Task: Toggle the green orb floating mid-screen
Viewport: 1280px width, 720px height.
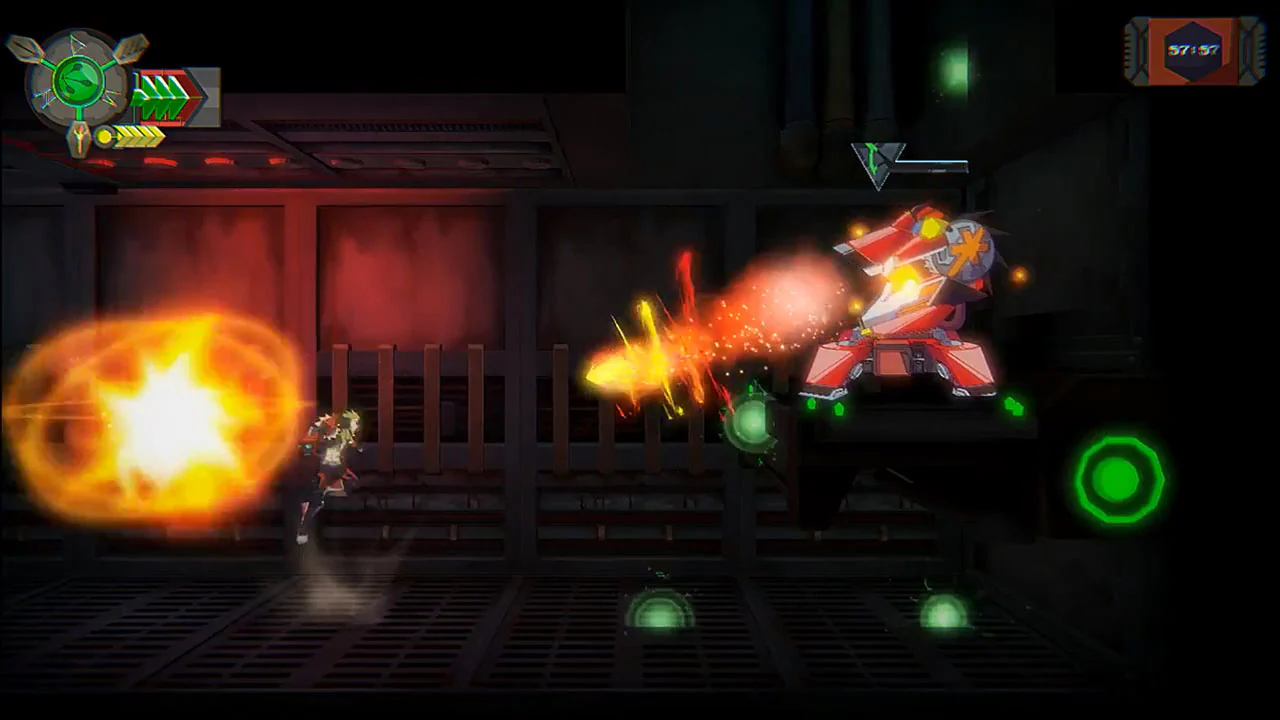Action: tap(750, 425)
